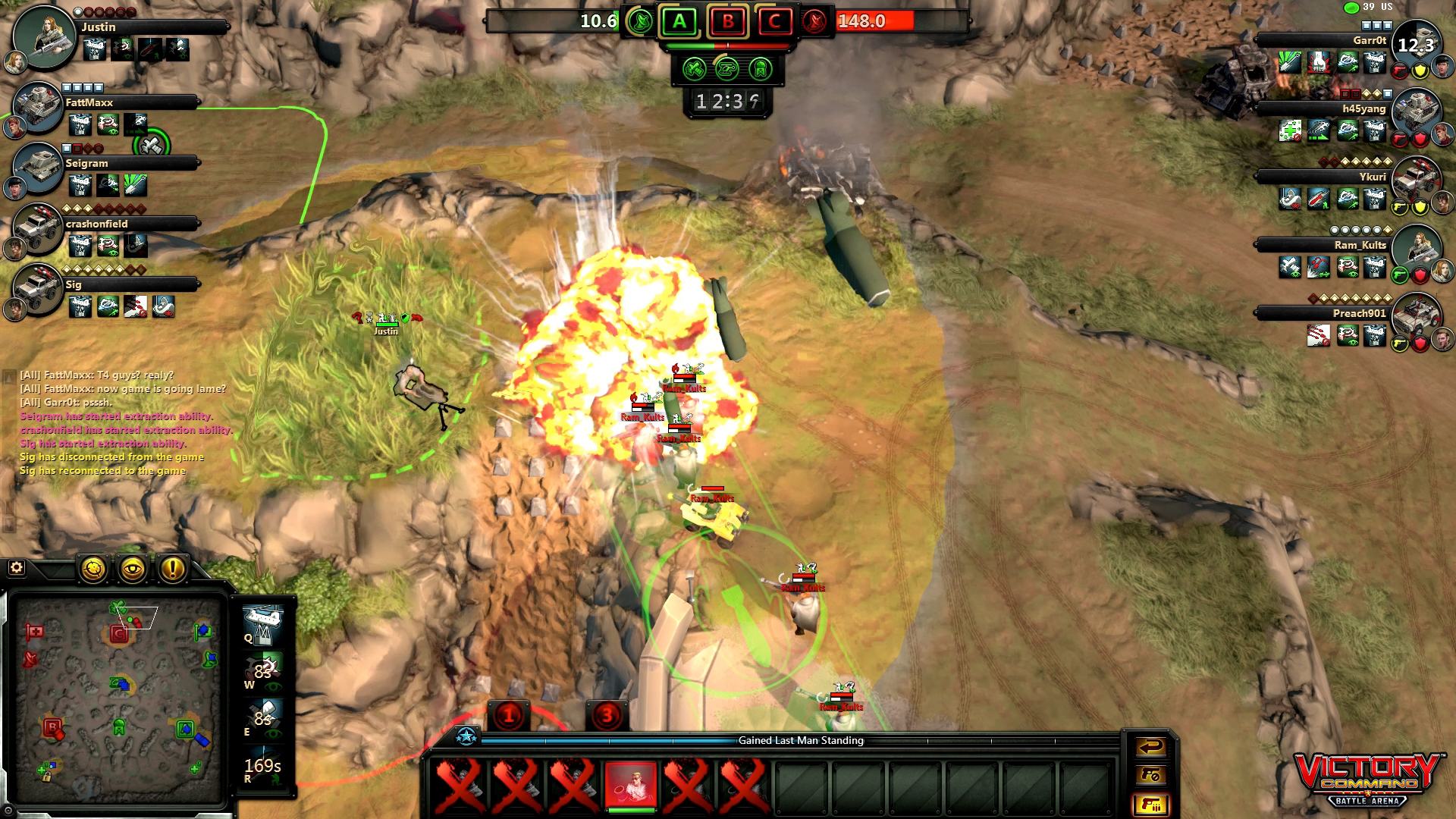Toggle the yellow eye button
1456x819 pixels.
(133, 569)
